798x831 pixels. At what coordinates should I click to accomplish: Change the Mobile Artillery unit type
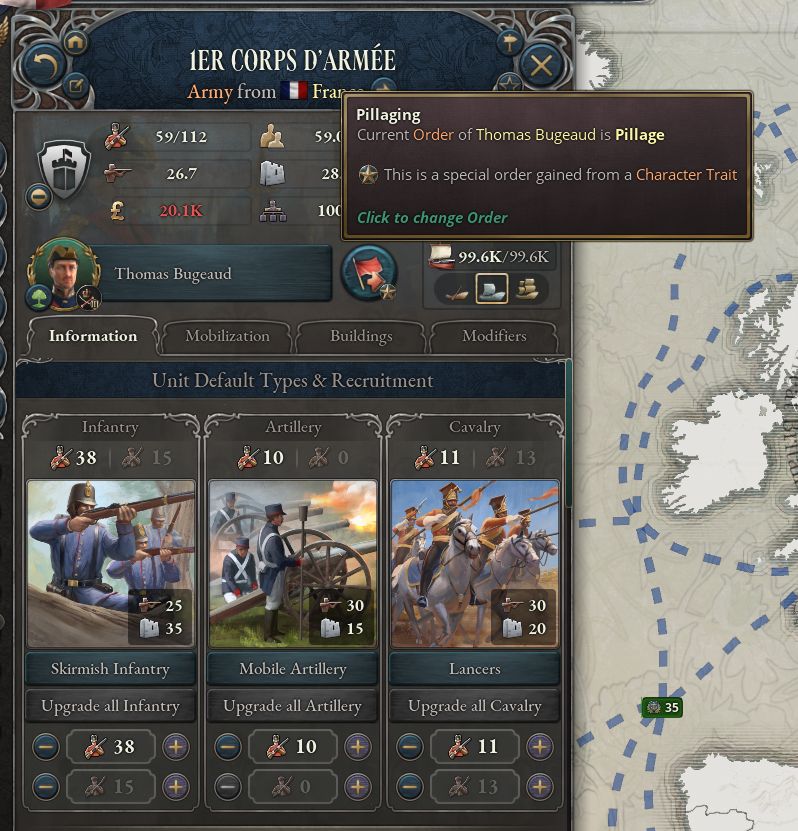tap(292, 669)
